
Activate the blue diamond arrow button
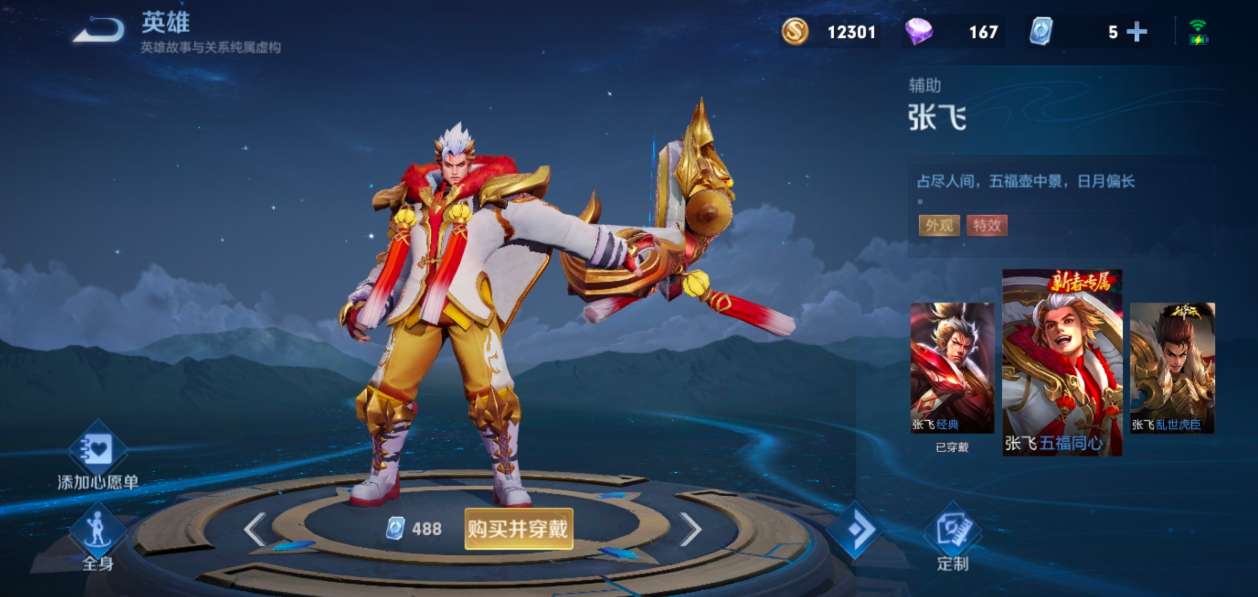853,530
